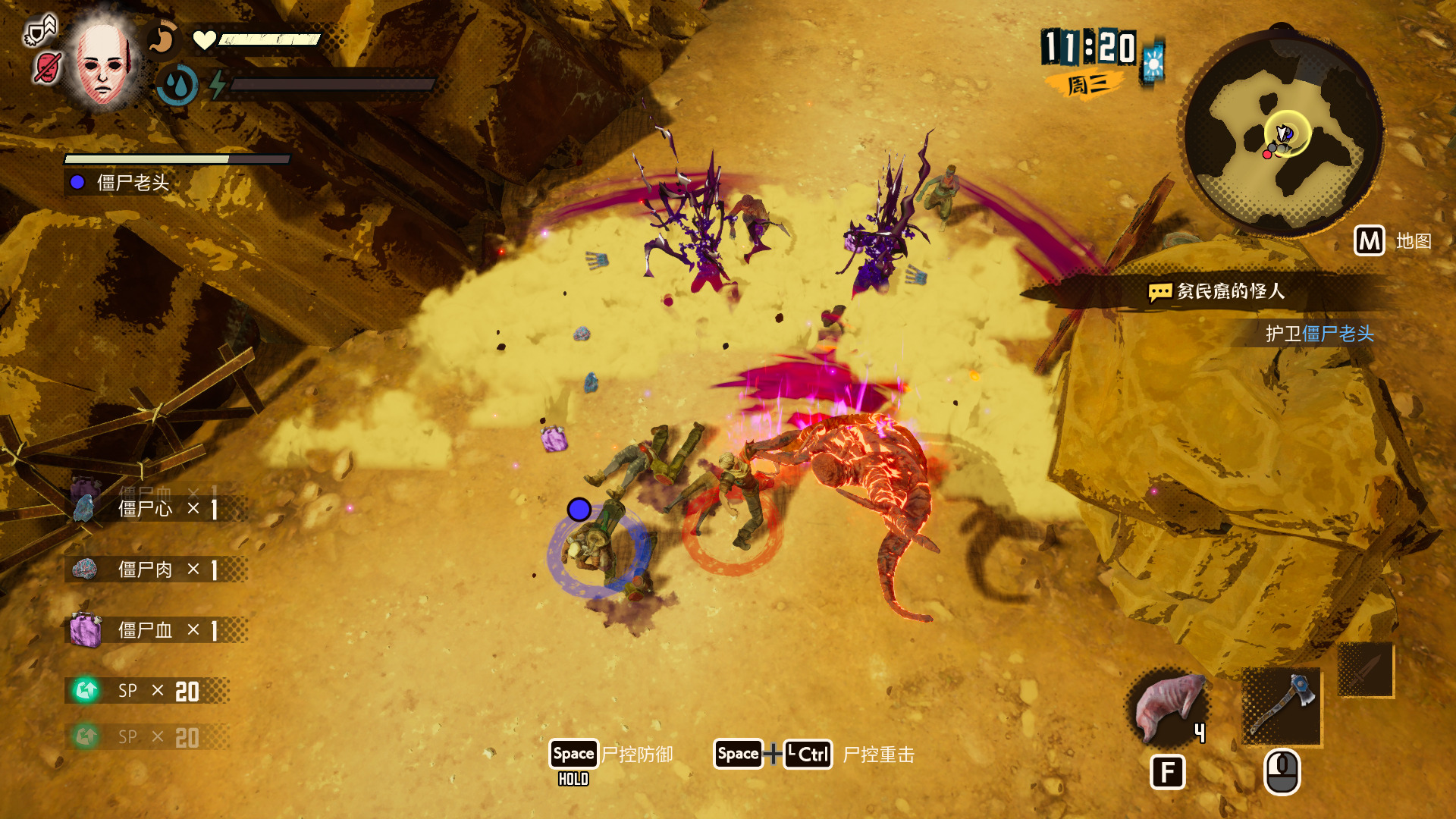Click the bald character portrait
This screenshot has height=819, width=1456.
102,63
